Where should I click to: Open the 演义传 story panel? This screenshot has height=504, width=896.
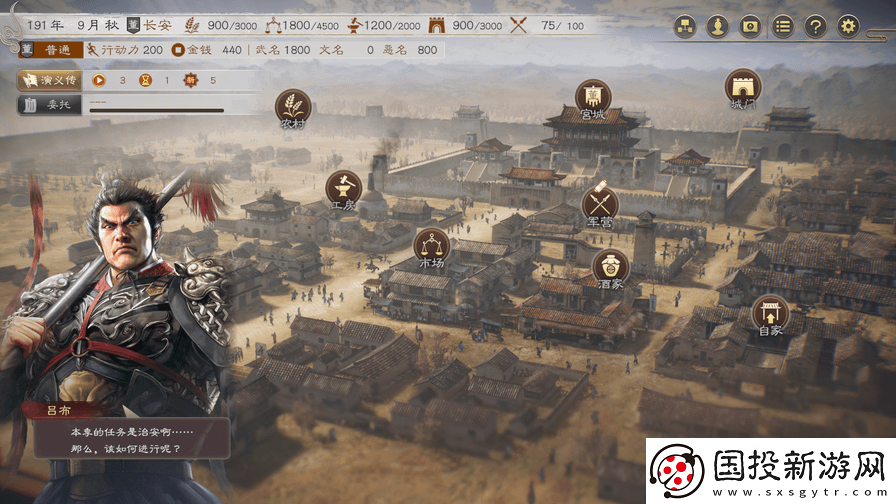pos(46,80)
